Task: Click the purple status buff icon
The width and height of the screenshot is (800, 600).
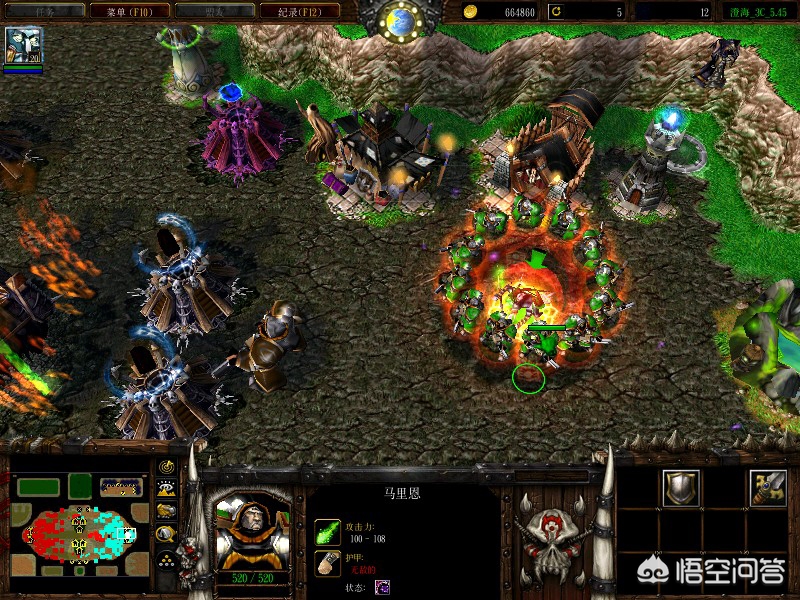Action: pyautogui.click(x=382, y=586)
